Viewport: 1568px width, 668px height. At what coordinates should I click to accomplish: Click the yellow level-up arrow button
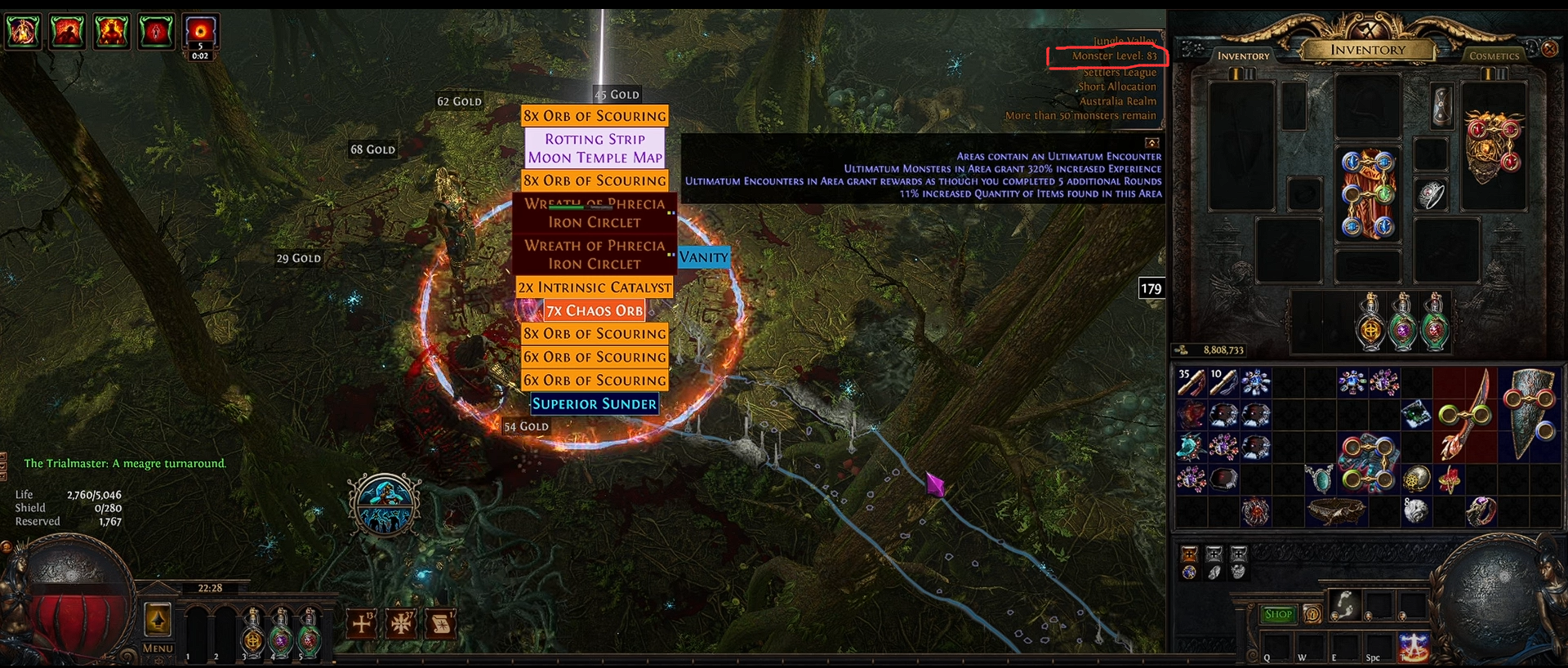[x=158, y=620]
